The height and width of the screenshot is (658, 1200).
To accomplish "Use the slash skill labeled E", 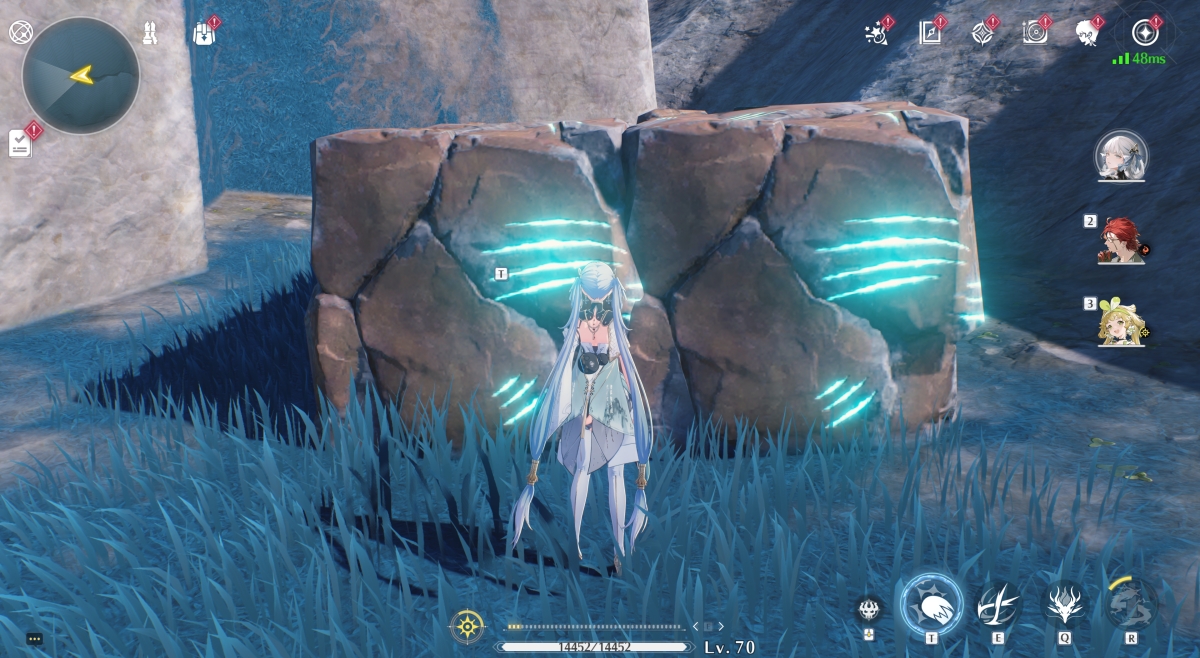I will pyautogui.click(x=998, y=604).
